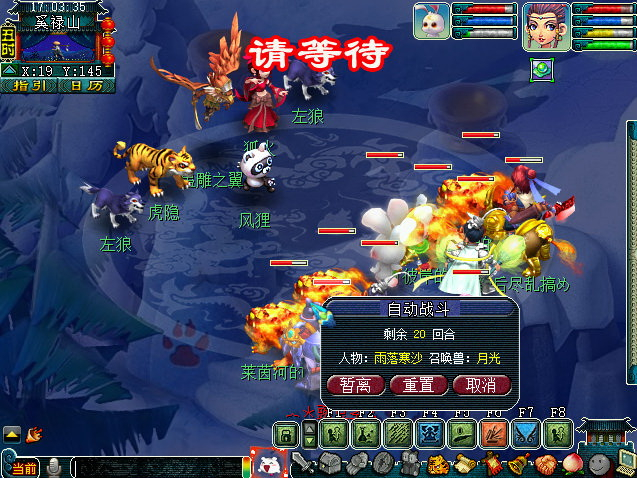637x478 pixels.
Task: Select the white rabbit pet portrait
Action: click(x=431, y=21)
